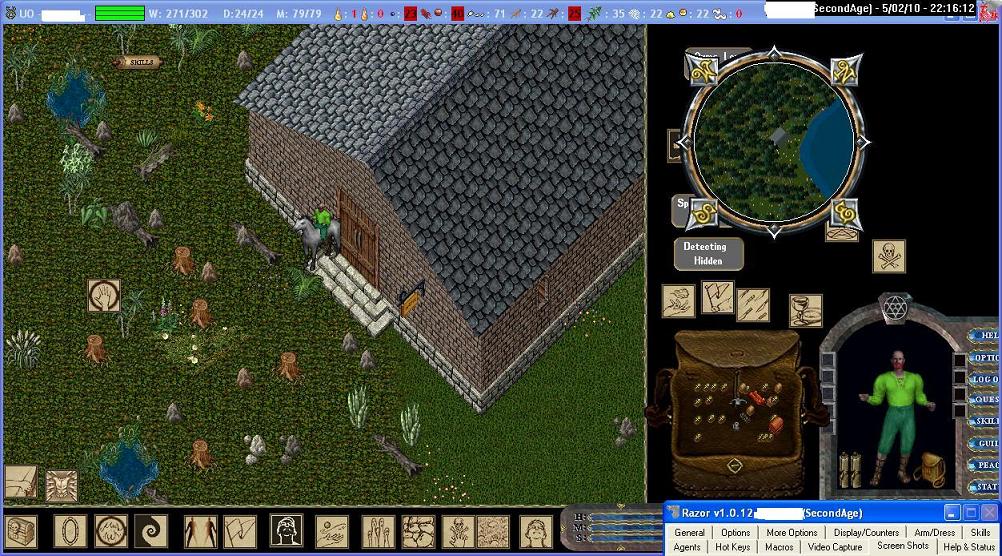Click the skull and crossbones icon
Screen dimensions: 1002x556
coord(888,255)
